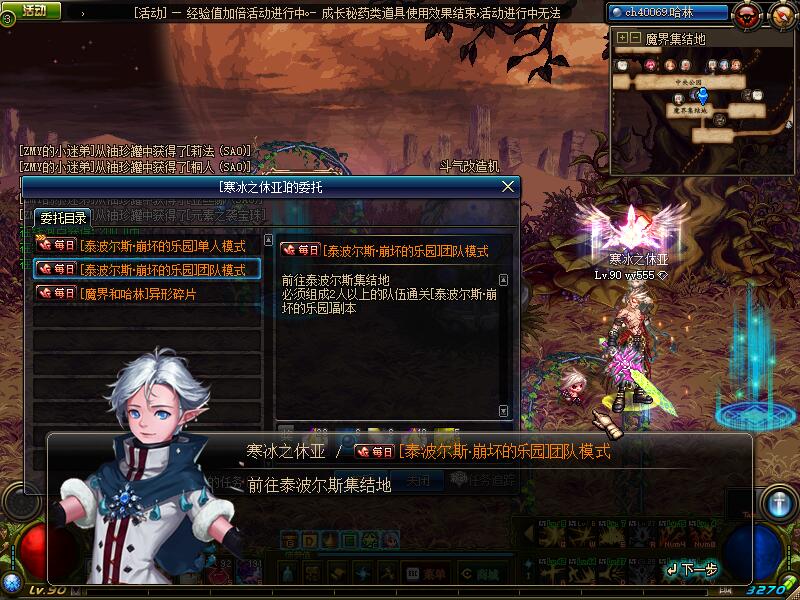This screenshot has width=800, height=600.
Task: Click the round blue icon above mana orb
Action: pyautogui.click(x=778, y=502)
